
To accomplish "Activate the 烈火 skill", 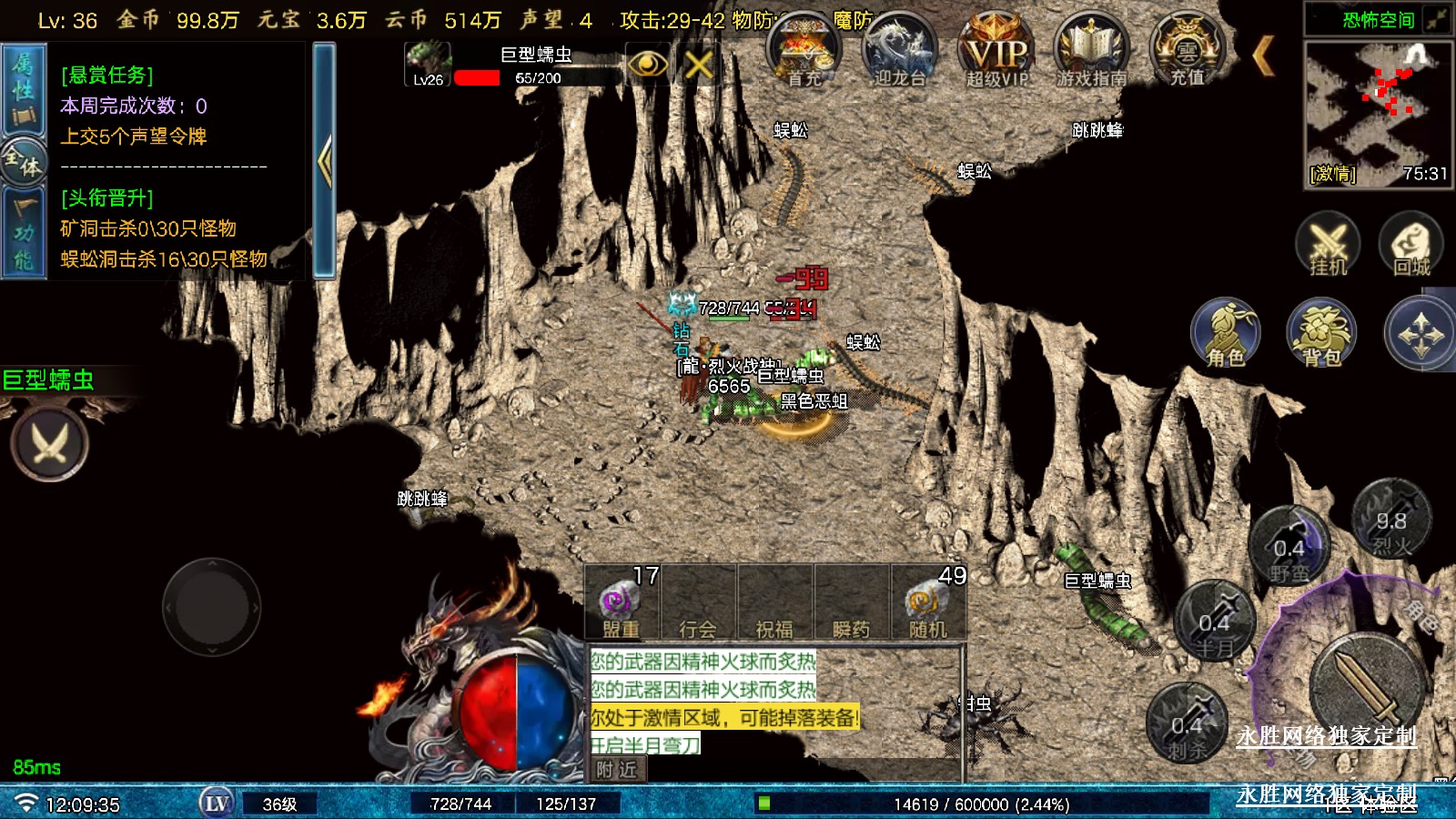I will (1390, 521).
